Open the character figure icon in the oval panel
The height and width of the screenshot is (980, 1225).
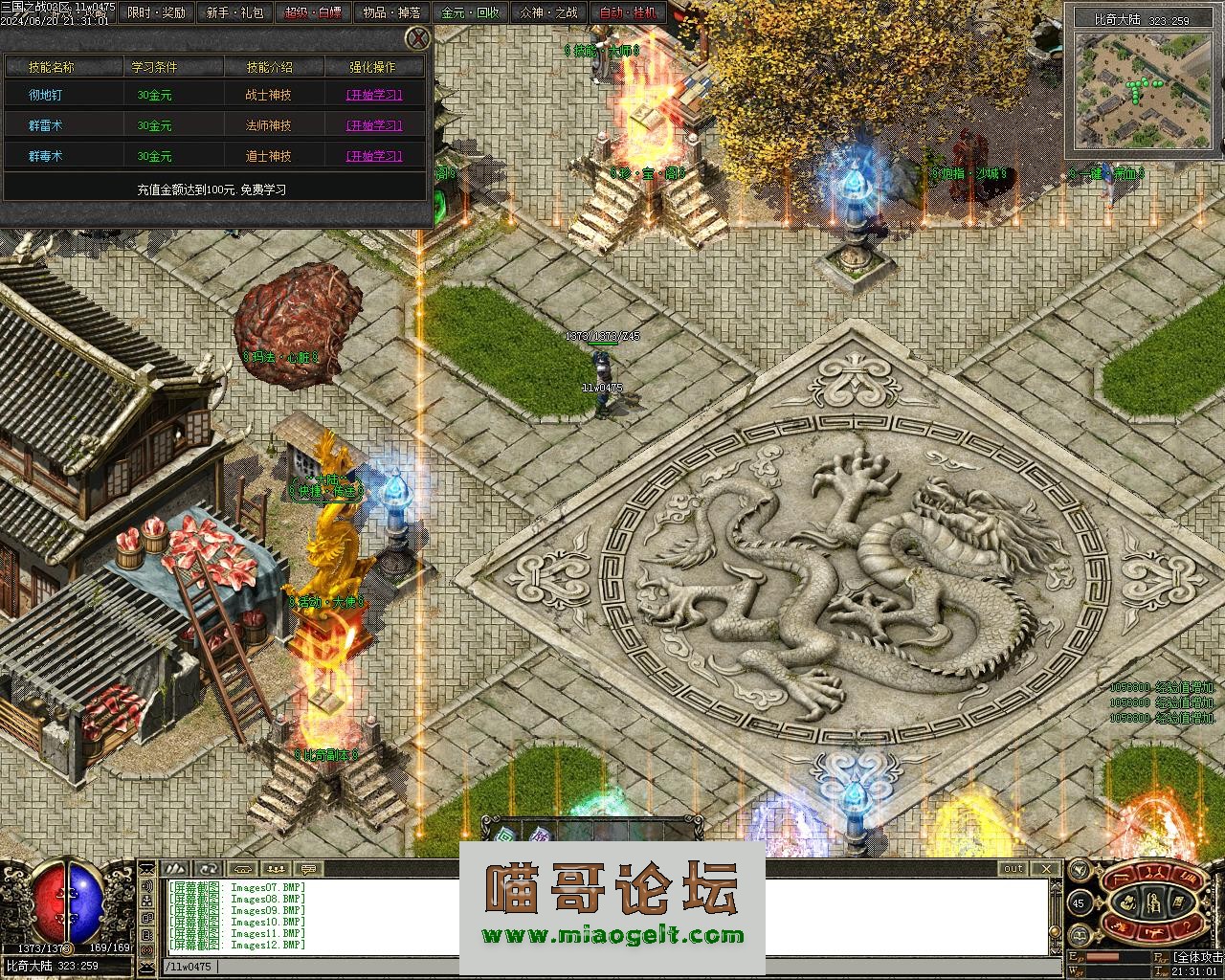1153,901
